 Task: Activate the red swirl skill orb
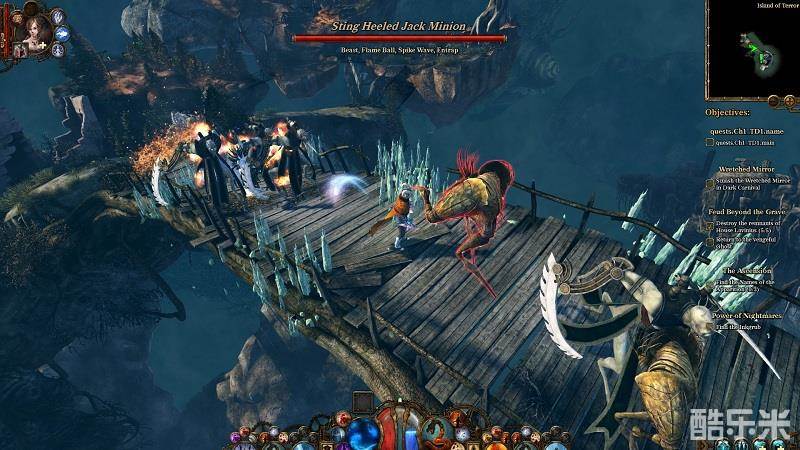[436, 431]
